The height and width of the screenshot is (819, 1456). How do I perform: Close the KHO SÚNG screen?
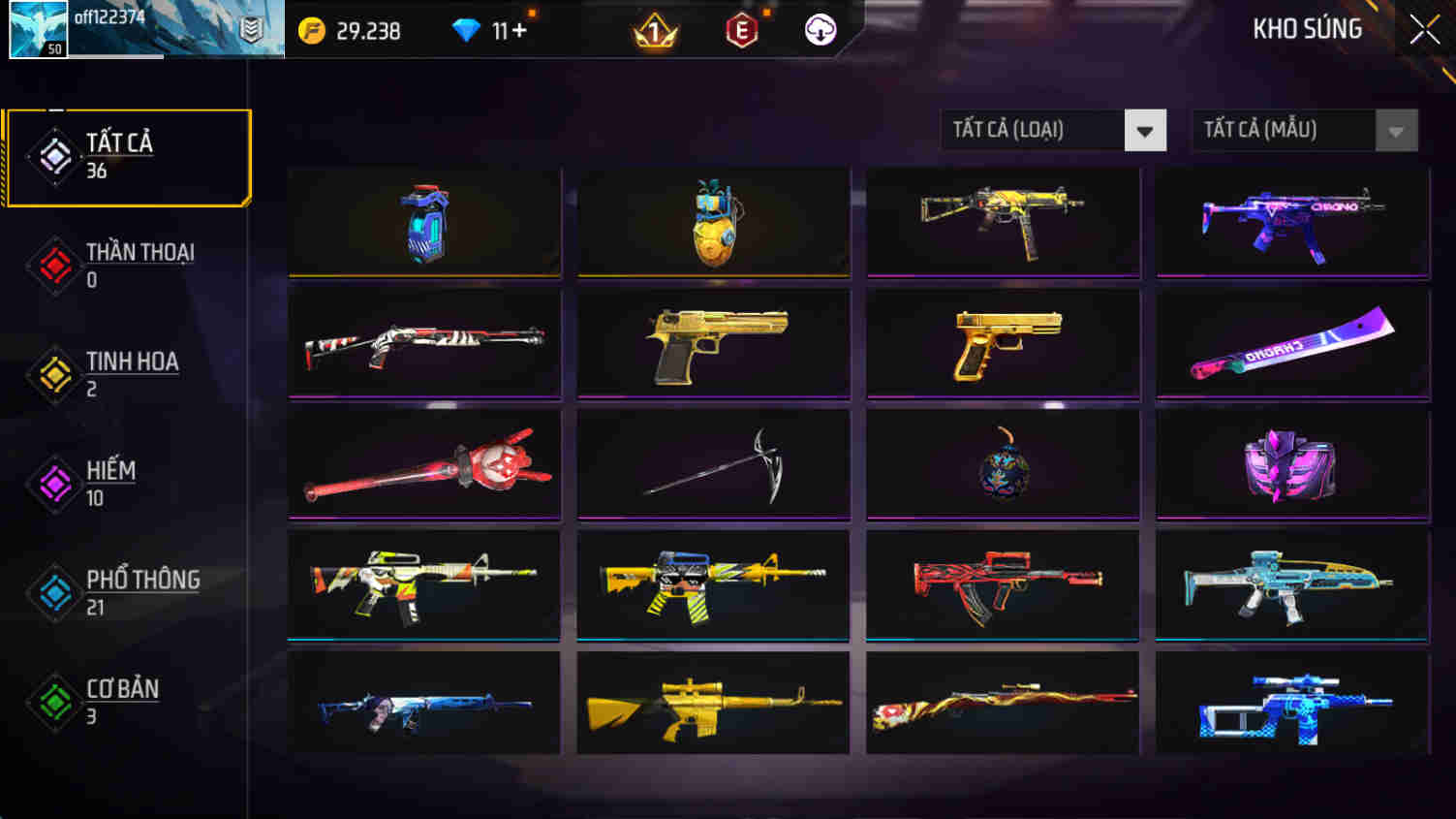click(1424, 28)
